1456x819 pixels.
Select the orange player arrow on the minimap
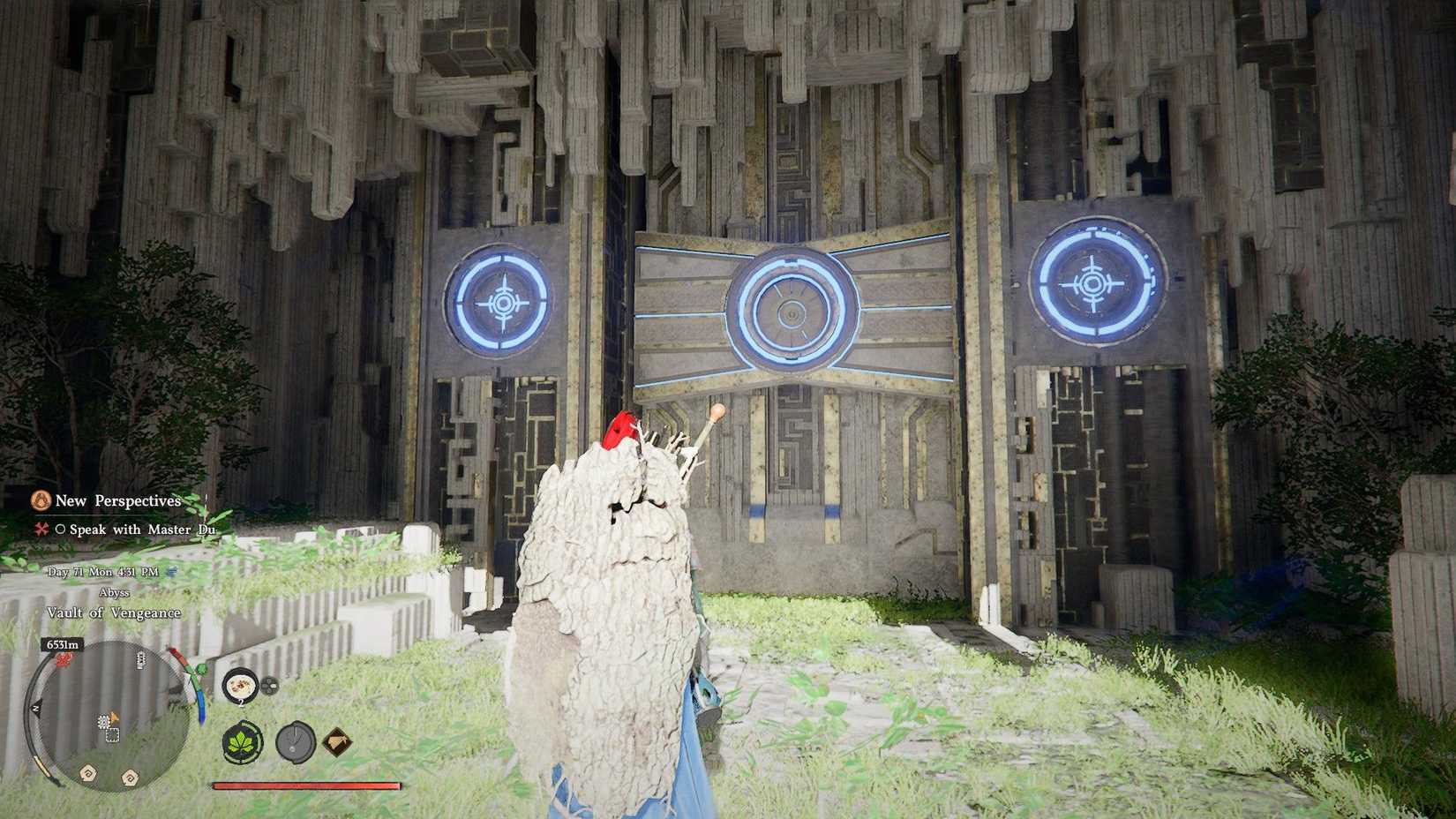113,718
